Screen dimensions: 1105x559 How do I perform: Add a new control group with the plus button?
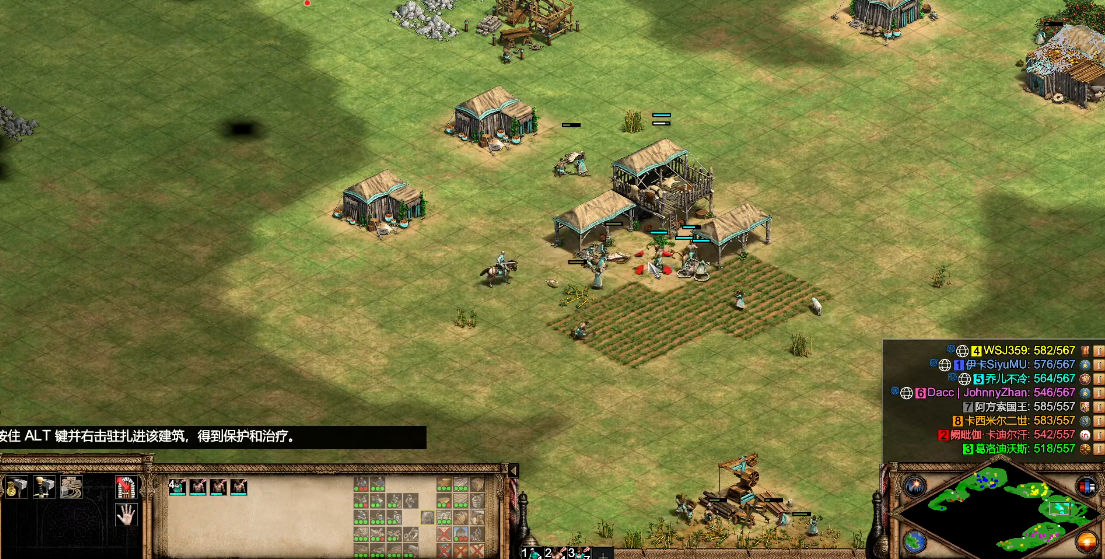point(604,553)
